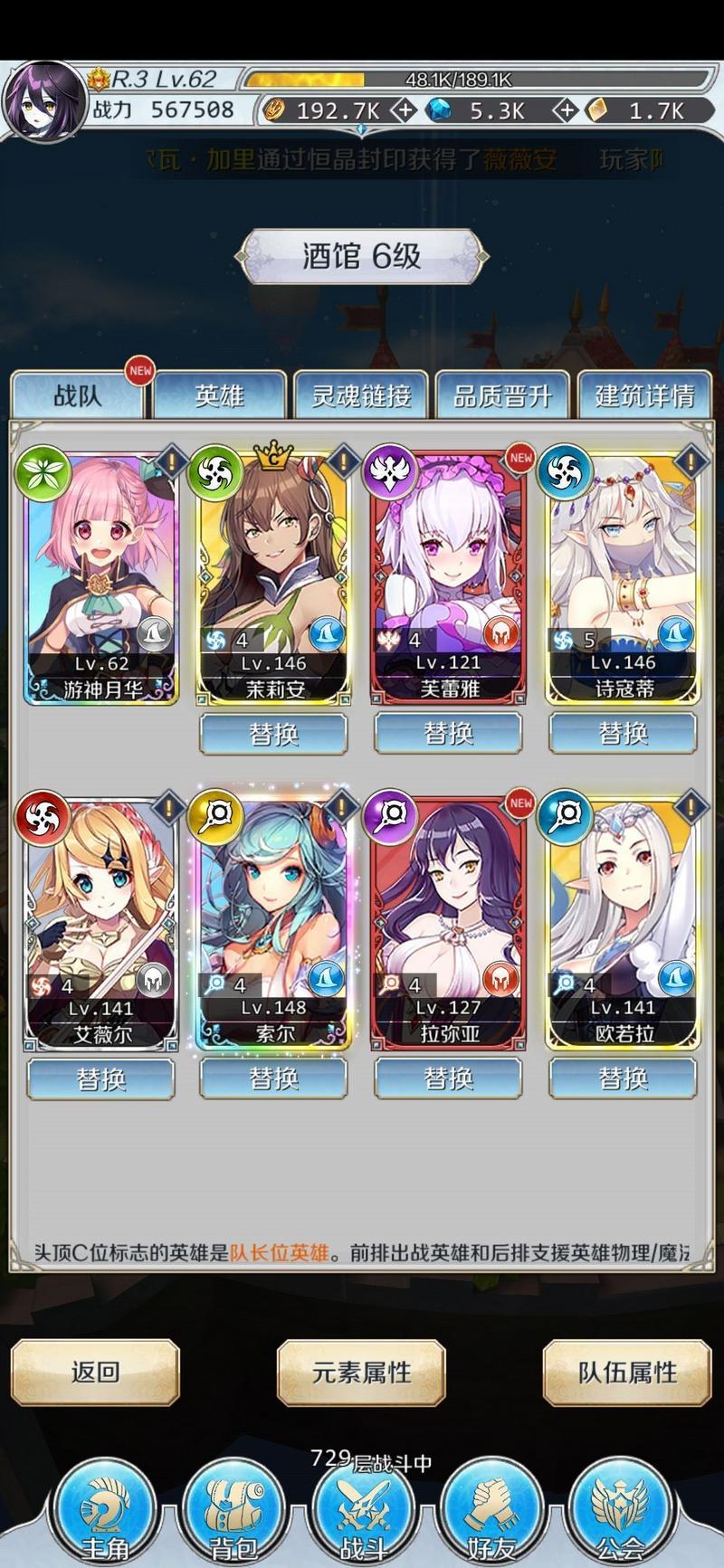Open the 灵魂链接 tab
This screenshot has width=724, height=1568.
[361, 395]
